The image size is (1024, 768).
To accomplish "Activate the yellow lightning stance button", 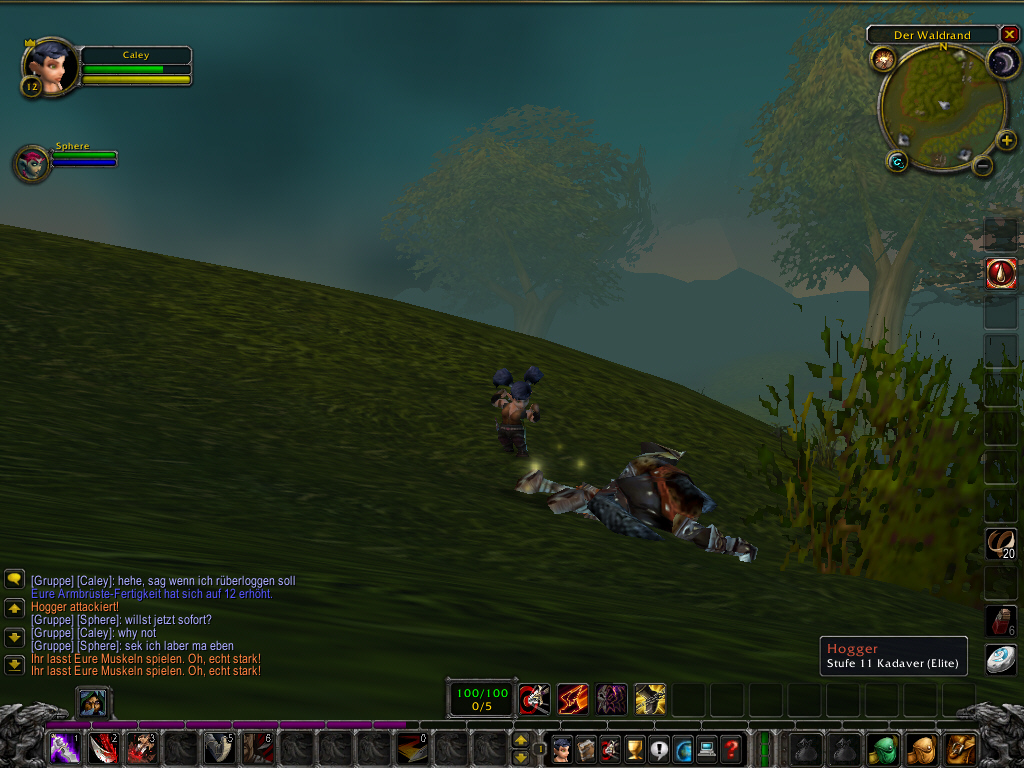I will (x=650, y=697).
